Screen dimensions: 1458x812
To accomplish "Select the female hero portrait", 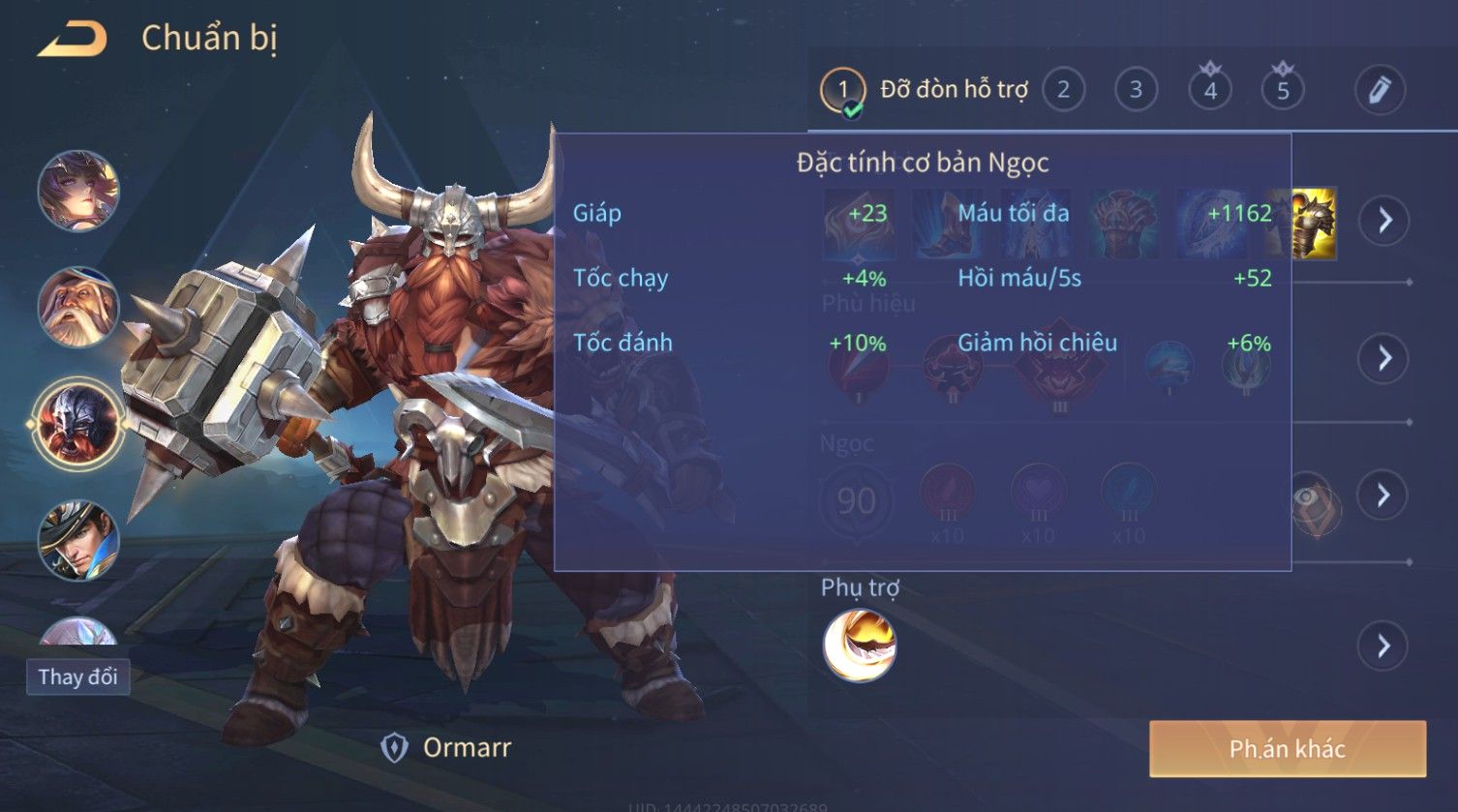I will [x=78, y=191].
